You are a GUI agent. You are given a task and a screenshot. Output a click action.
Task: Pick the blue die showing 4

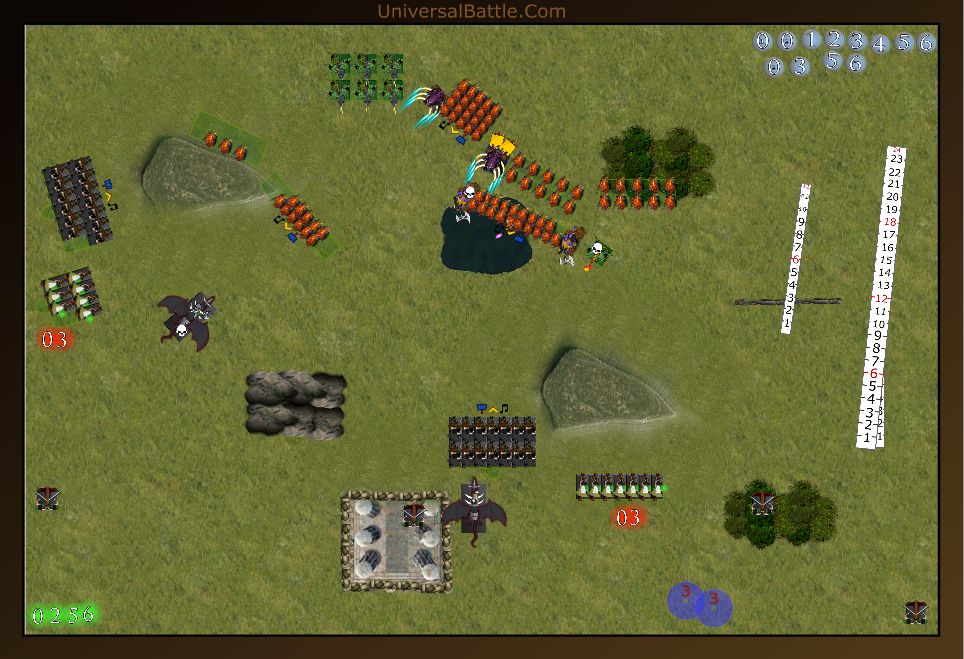click(880, 44)
